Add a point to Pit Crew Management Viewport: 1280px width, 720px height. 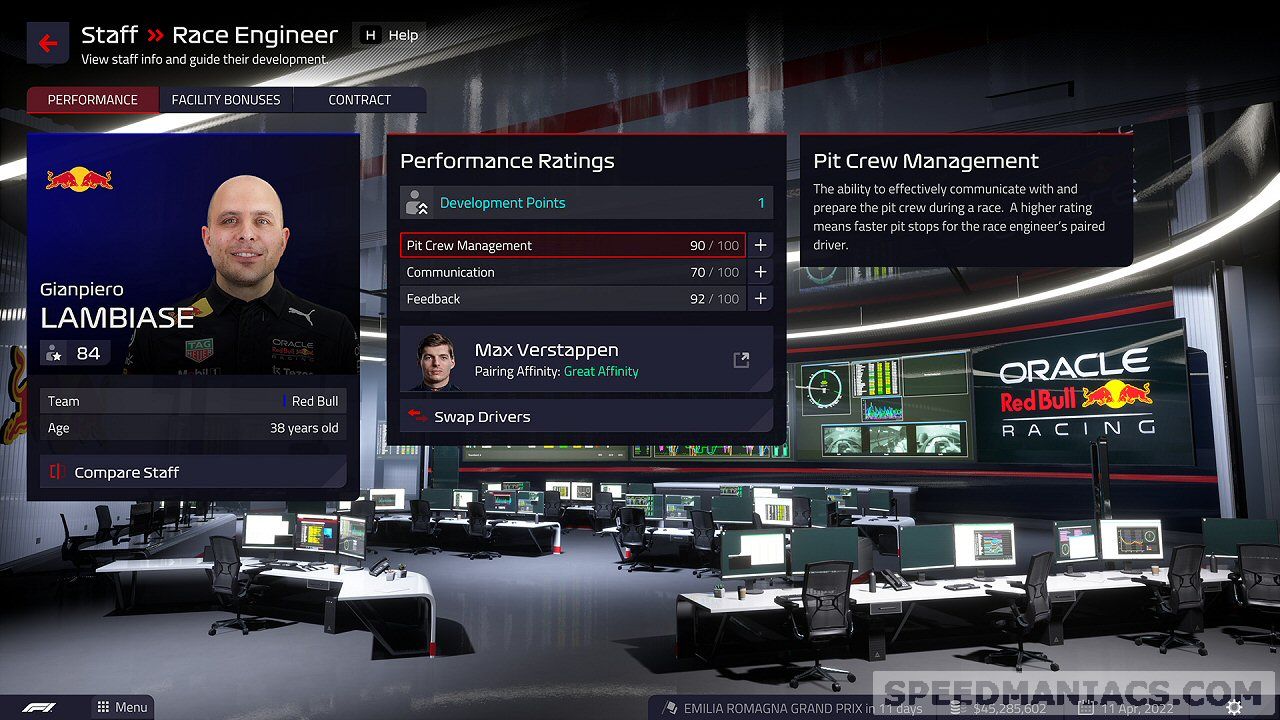tap(760, 245)
